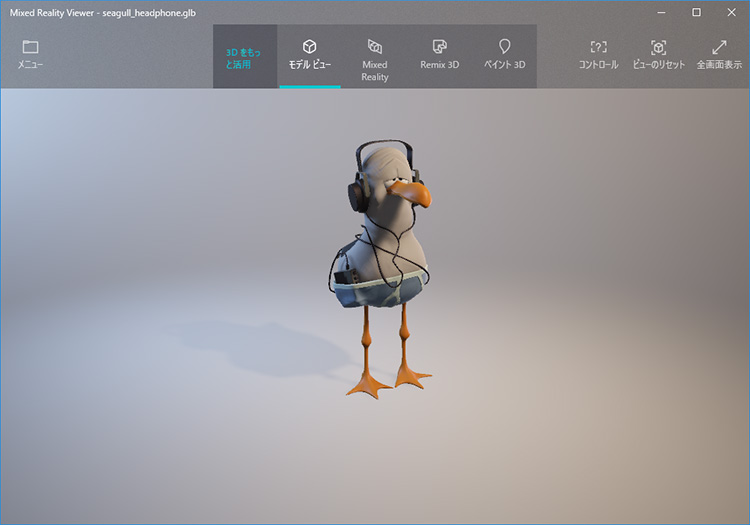
Task: Maximize the application window
Action: (x=696, y=12)
